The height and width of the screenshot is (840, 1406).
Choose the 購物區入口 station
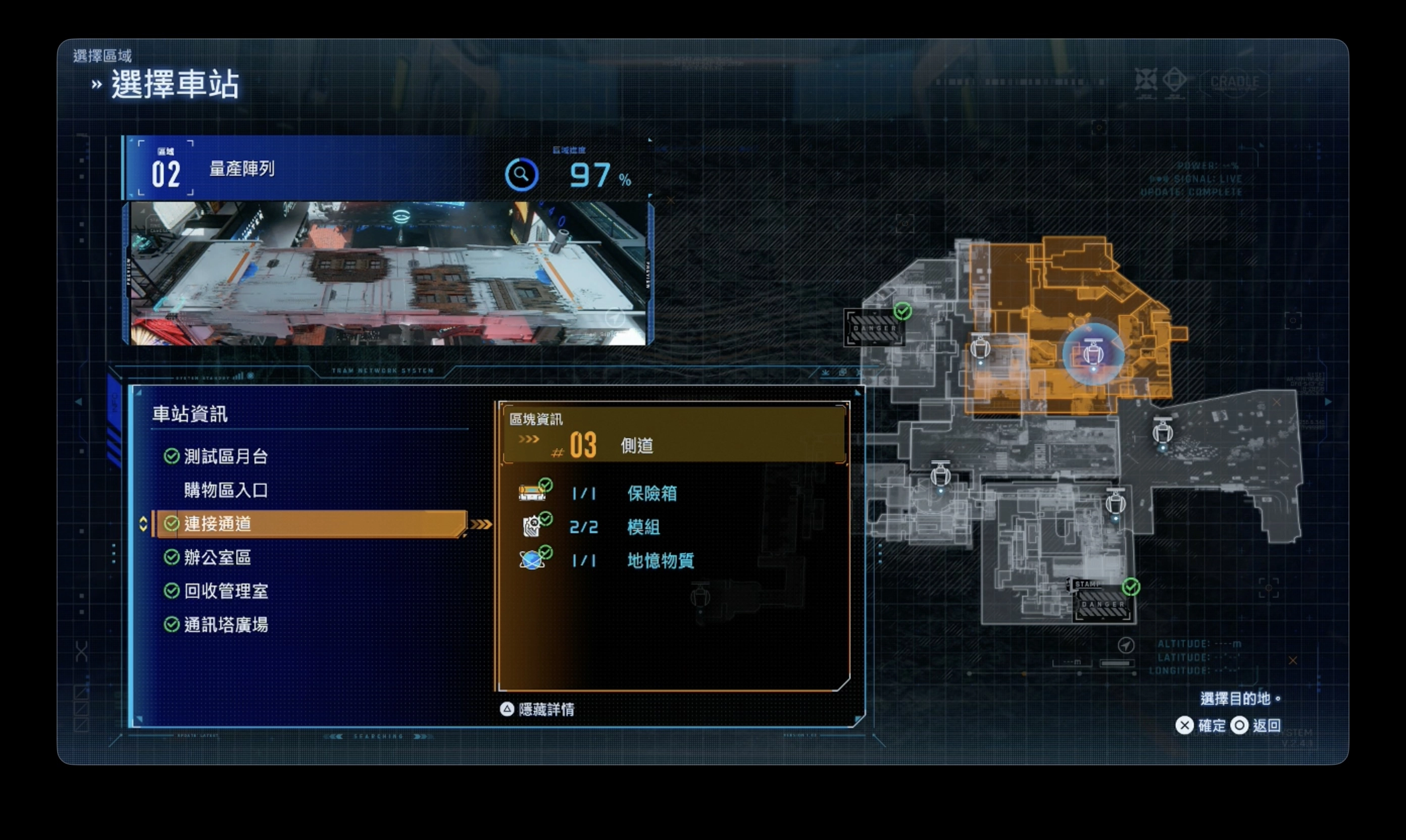[x=225, y=490]
